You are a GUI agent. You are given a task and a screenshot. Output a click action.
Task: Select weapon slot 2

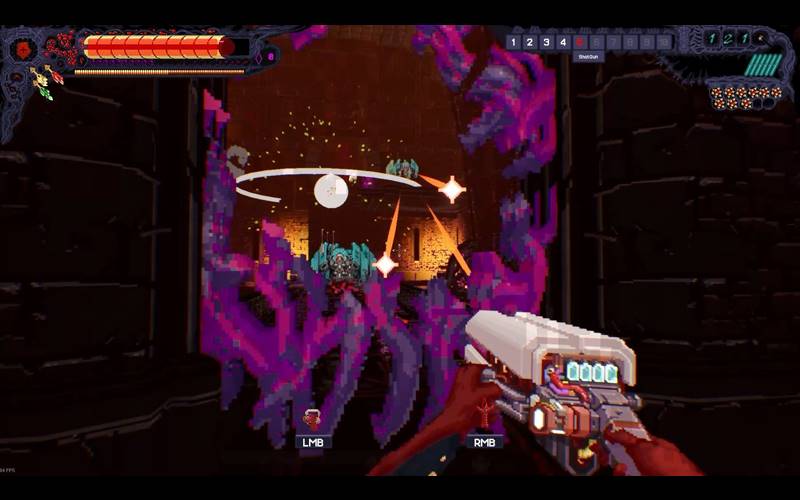pos(530,42)
